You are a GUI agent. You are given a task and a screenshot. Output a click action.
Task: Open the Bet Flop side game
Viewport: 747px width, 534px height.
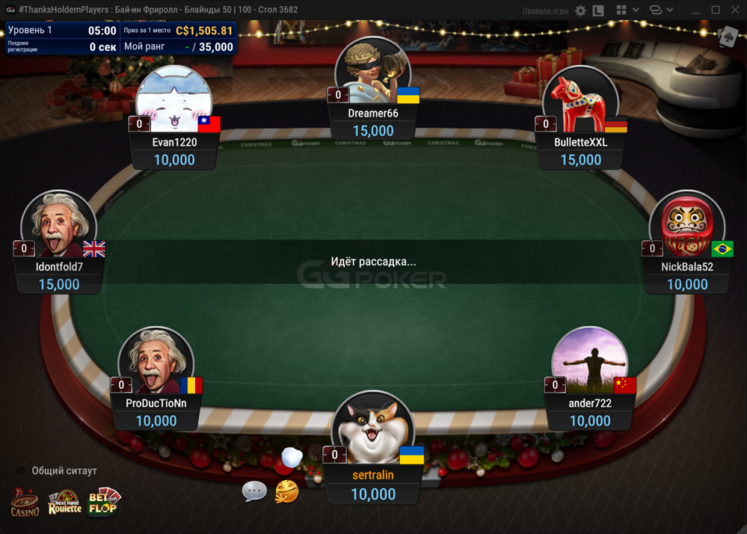point(104,501)
